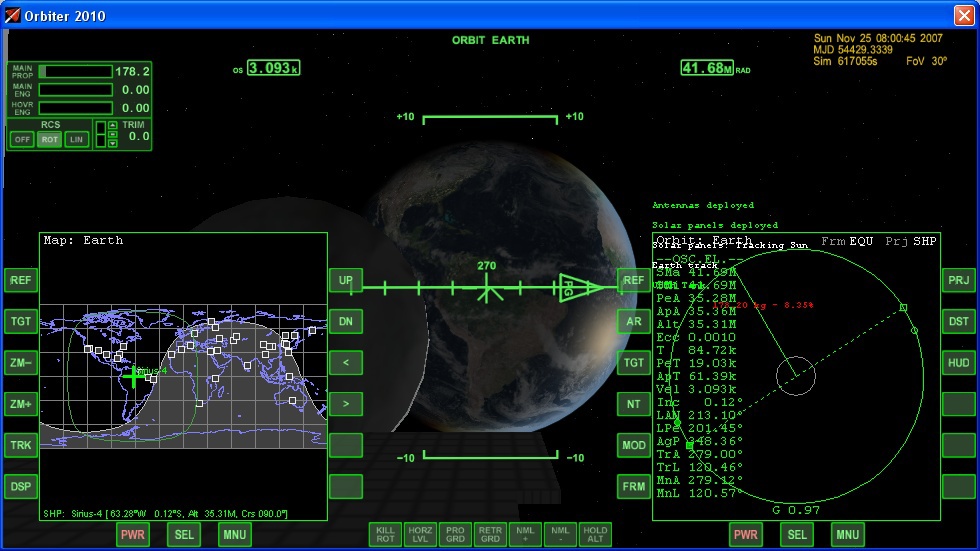Close the Orbiter 2010 window
Image resolution: width=980 pixels, height=551 pixels.
(963, 16)
